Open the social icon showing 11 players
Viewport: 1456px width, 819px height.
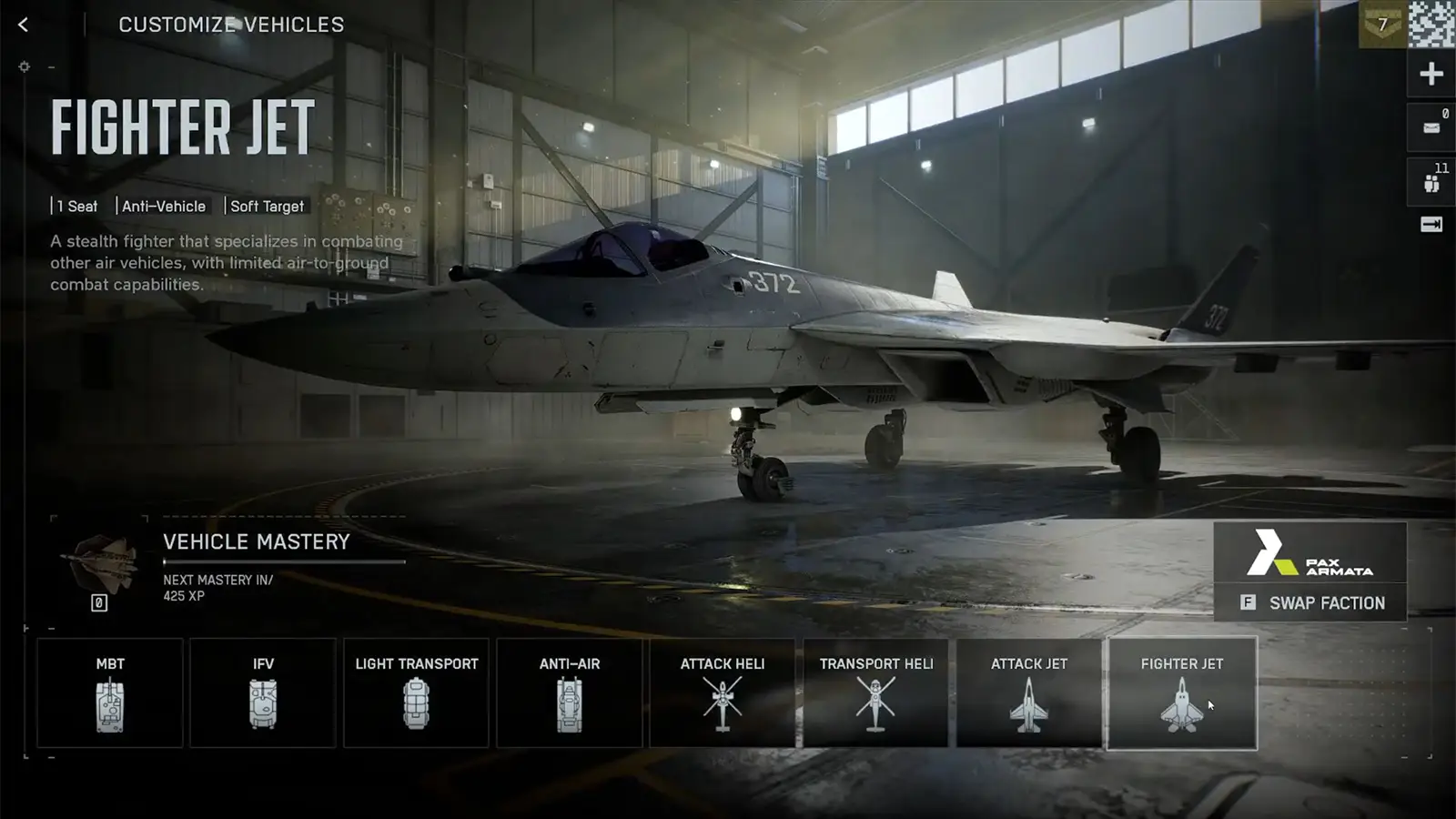(1430, 181)
